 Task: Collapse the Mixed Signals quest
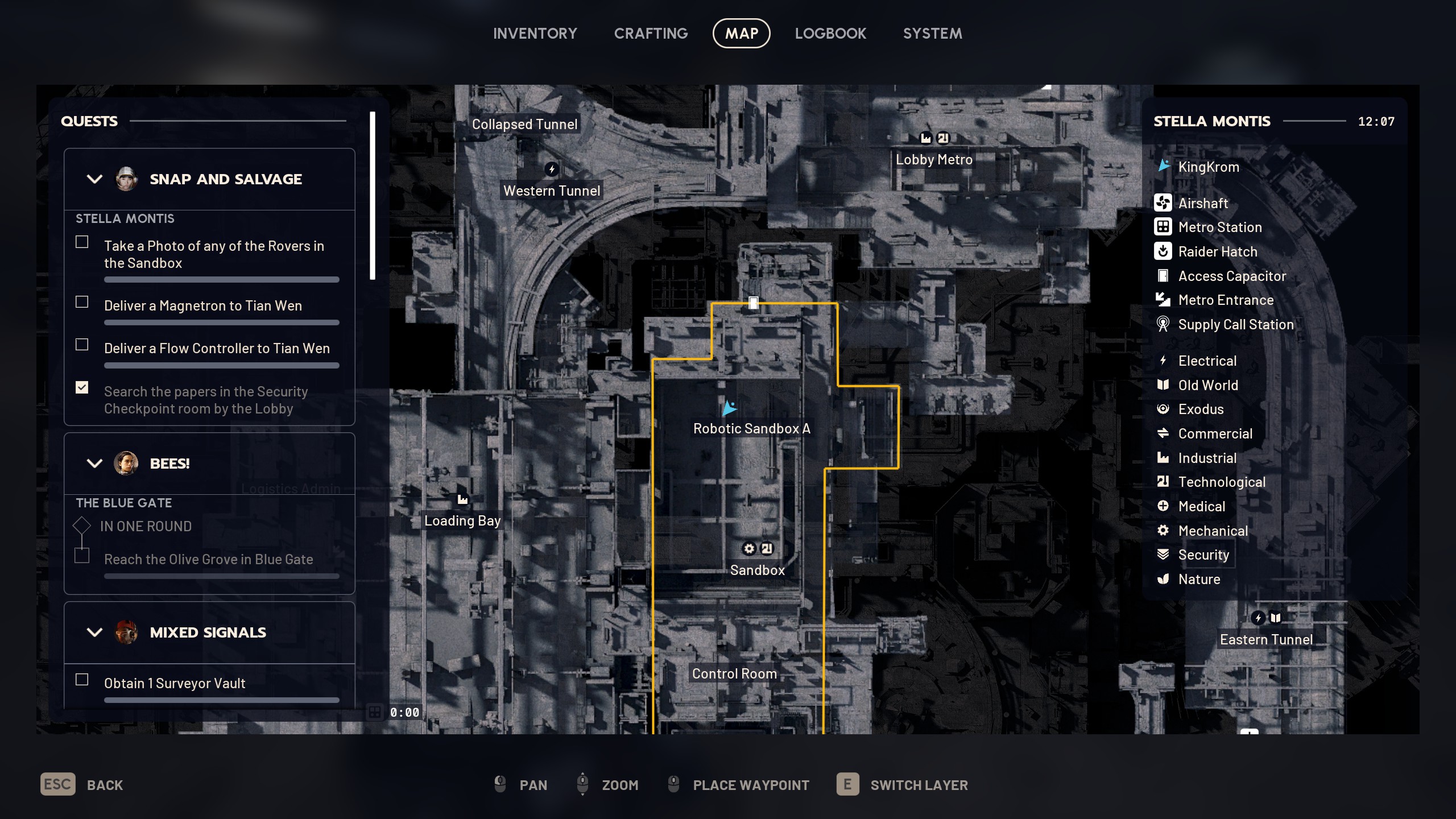94,632
